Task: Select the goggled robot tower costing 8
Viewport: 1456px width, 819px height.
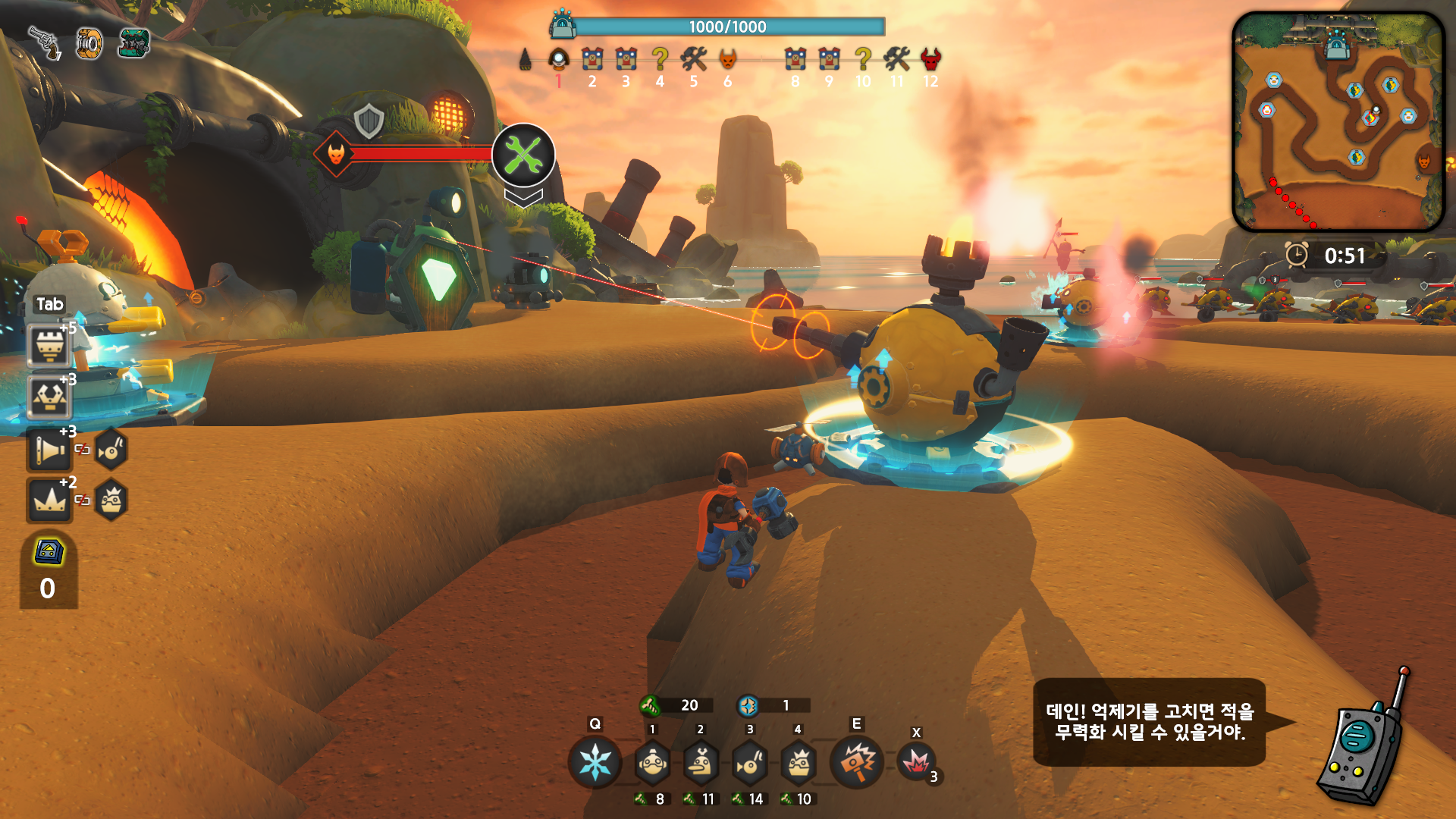Action: [x=652, y=763]
